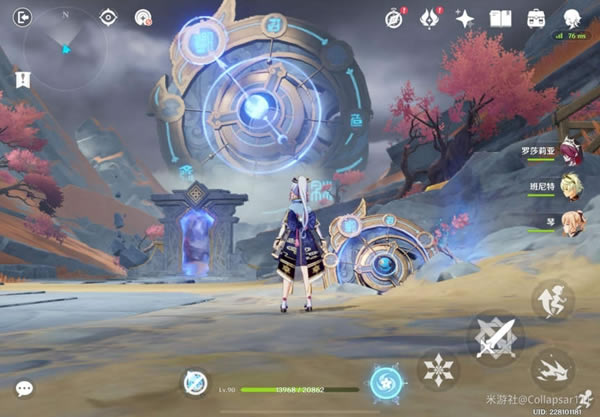The image size is (600, 417).
Task: Tap the exit door icon
Action: [x=24, y=17]
